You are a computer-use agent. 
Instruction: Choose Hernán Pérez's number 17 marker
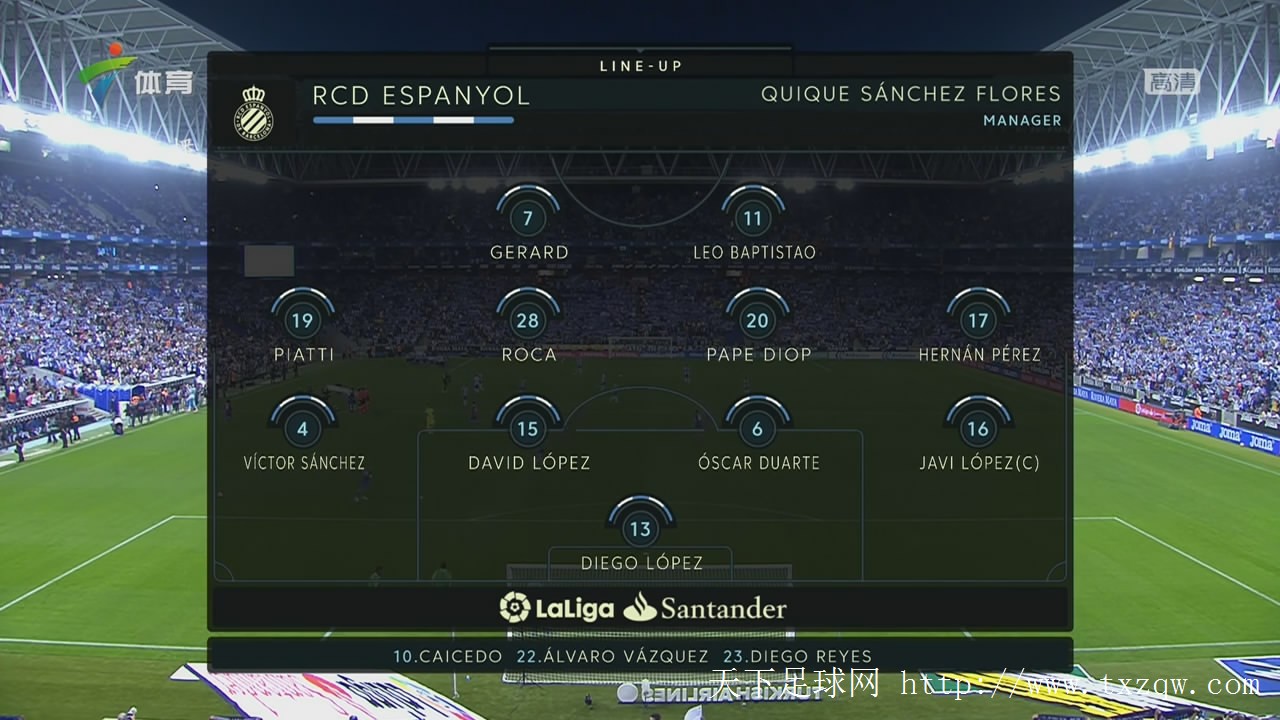[978, 321]
